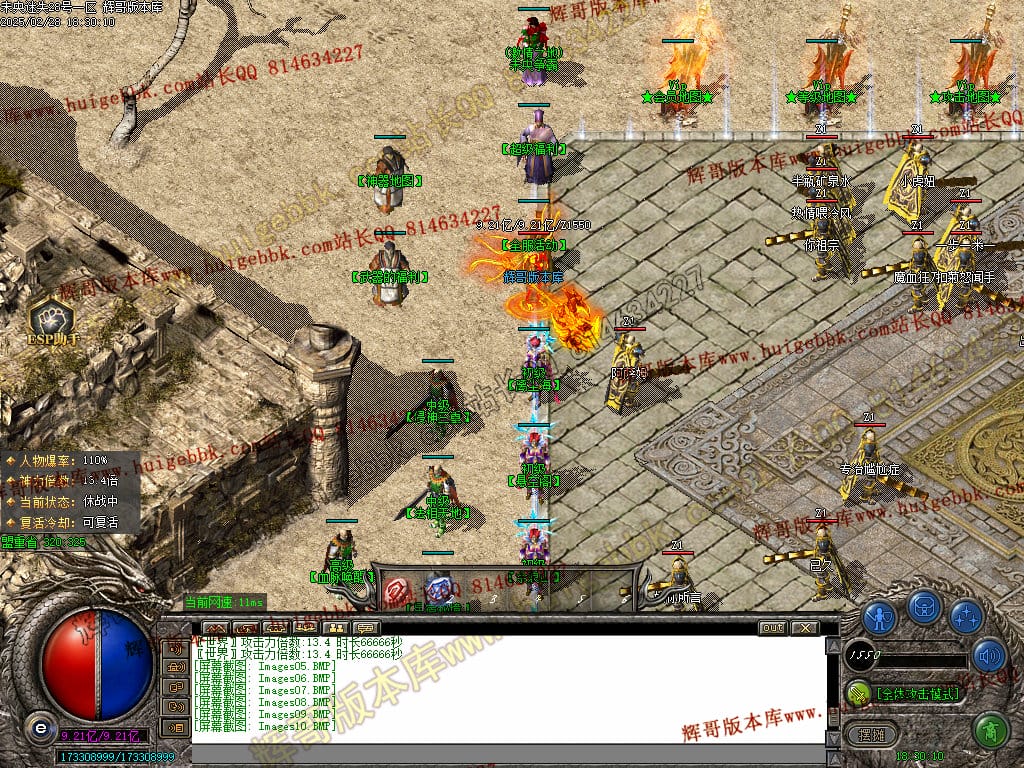Screen dimensions: 1024x768
Task: Click the round e button by the orb
Action: point(39,727)
